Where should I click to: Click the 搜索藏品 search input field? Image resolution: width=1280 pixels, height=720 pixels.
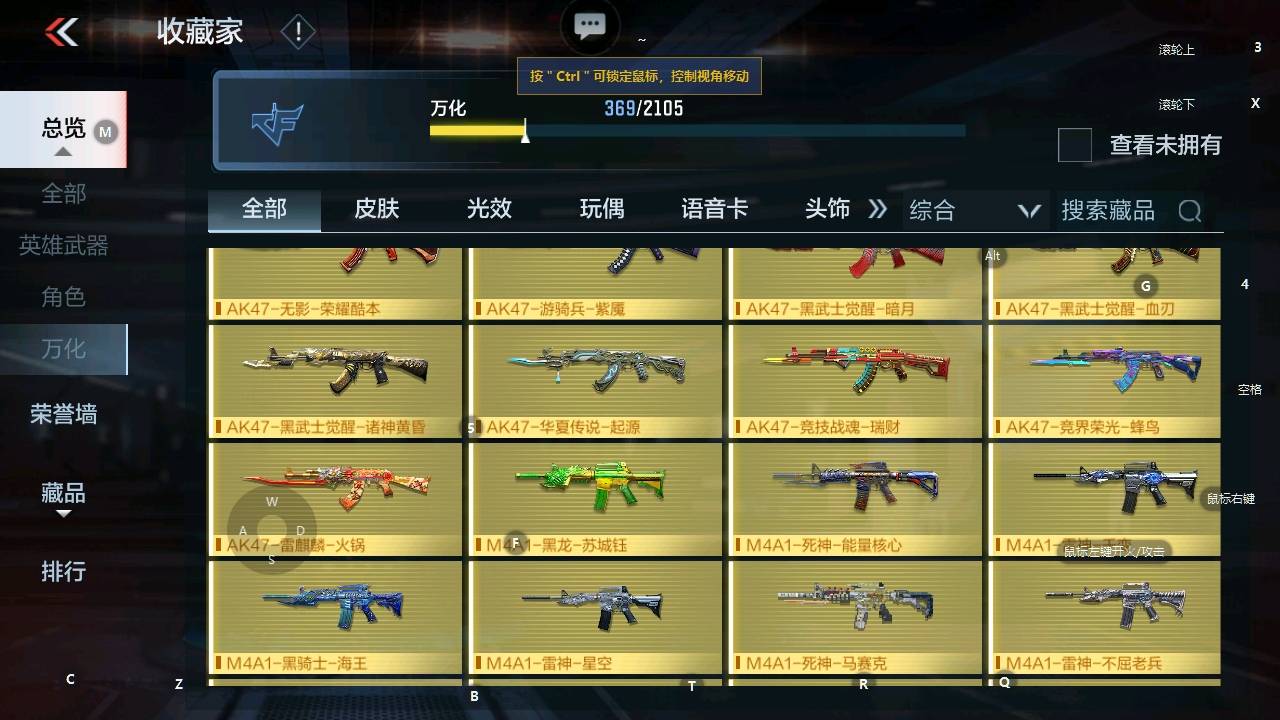click(1110, 210)
